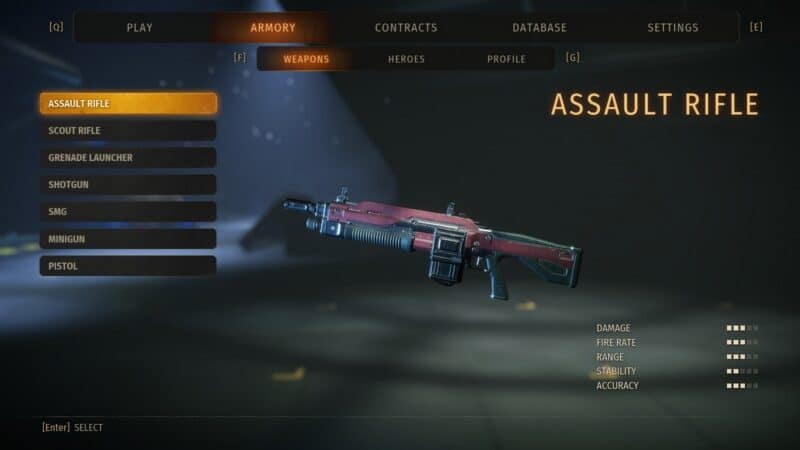Select the Weapons sub-tab
The height and width of the screenshot is (450, 800).
coord(306,59)
